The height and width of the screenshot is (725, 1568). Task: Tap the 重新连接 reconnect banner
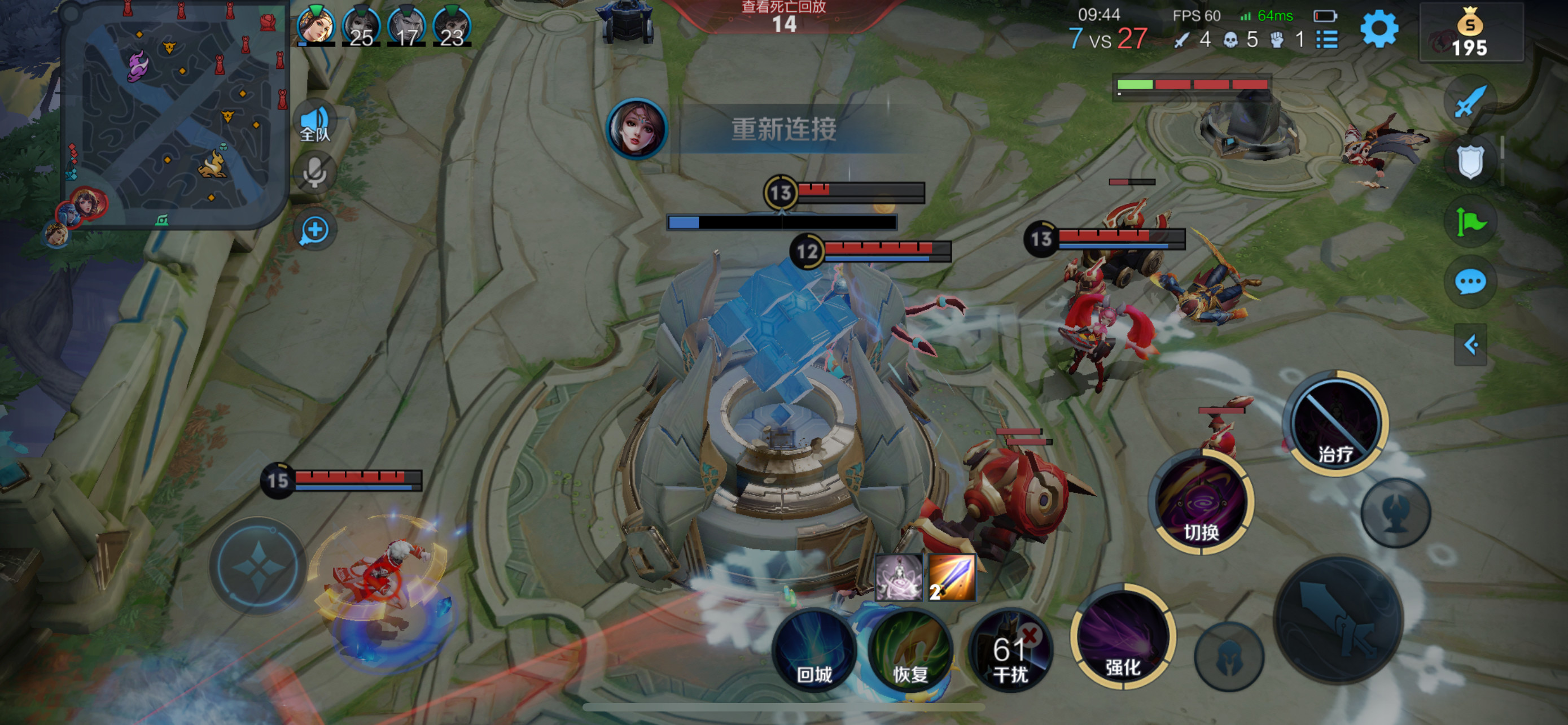point(783,129)
